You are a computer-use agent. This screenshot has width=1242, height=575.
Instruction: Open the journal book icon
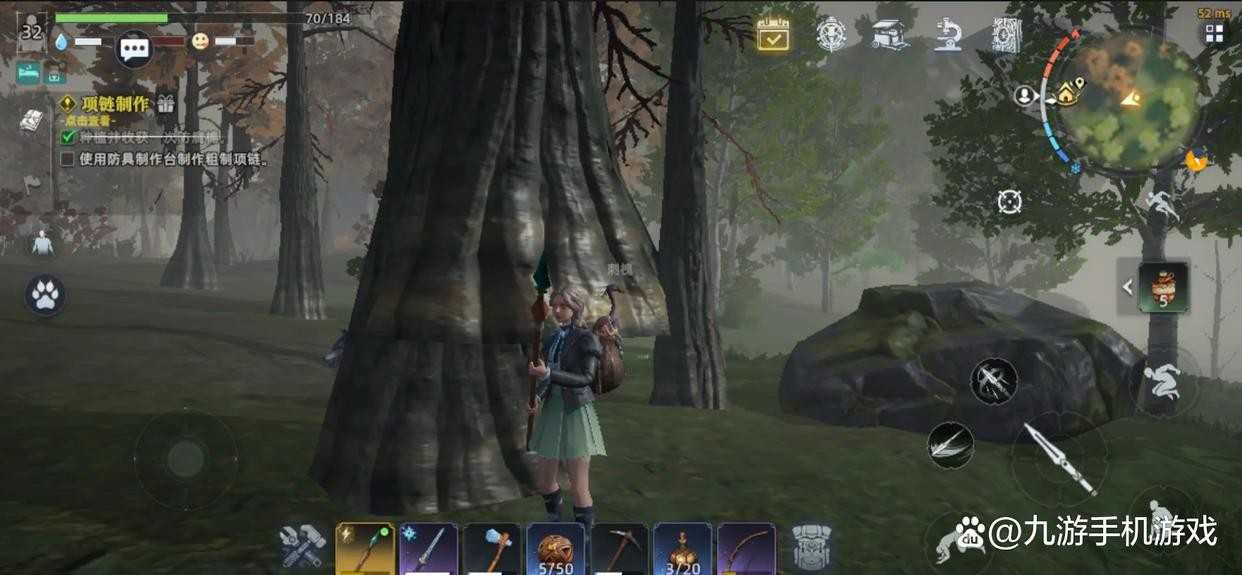[x=31, y=120]
